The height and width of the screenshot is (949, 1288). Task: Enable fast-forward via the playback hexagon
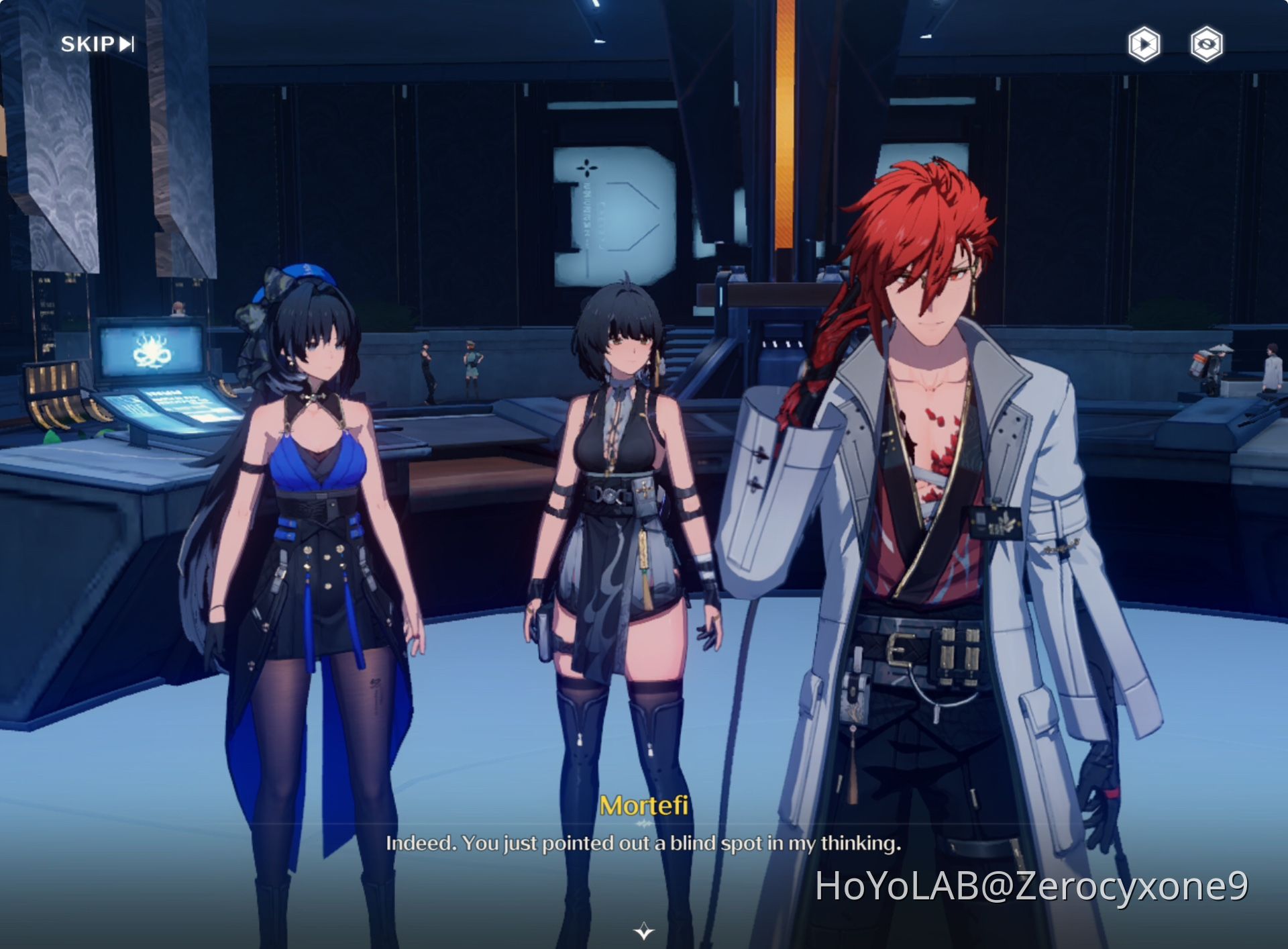tap(1144, 43)
